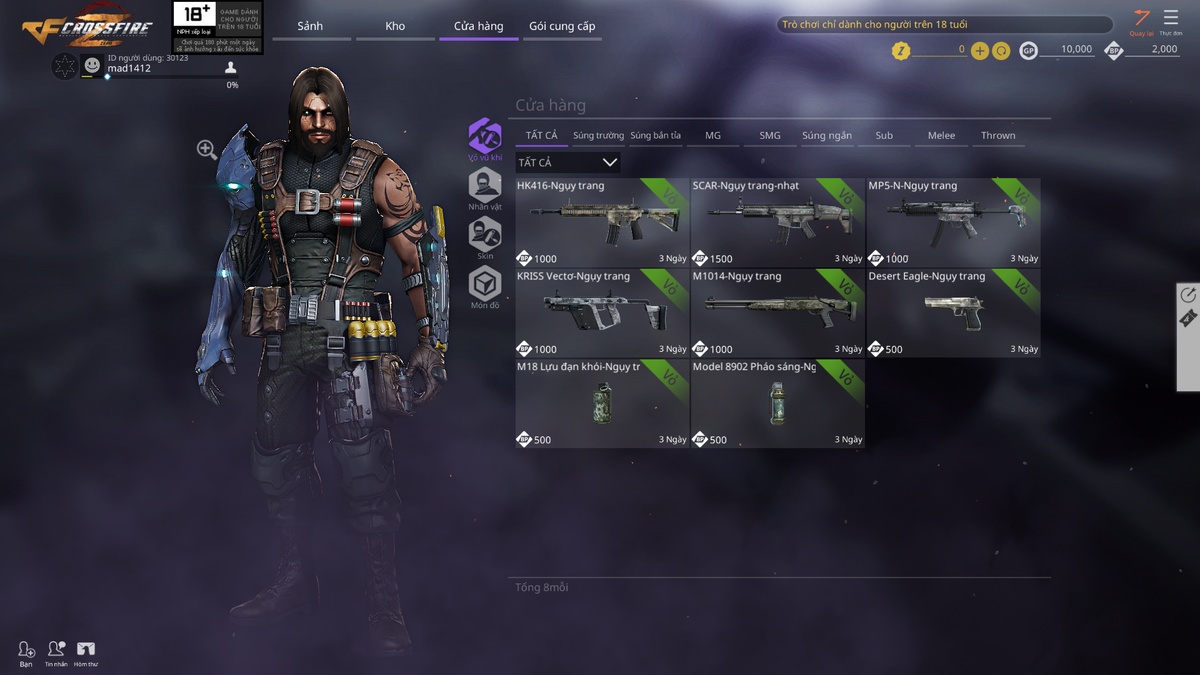Open the Gói cung cấp tab

click(562, 26)
